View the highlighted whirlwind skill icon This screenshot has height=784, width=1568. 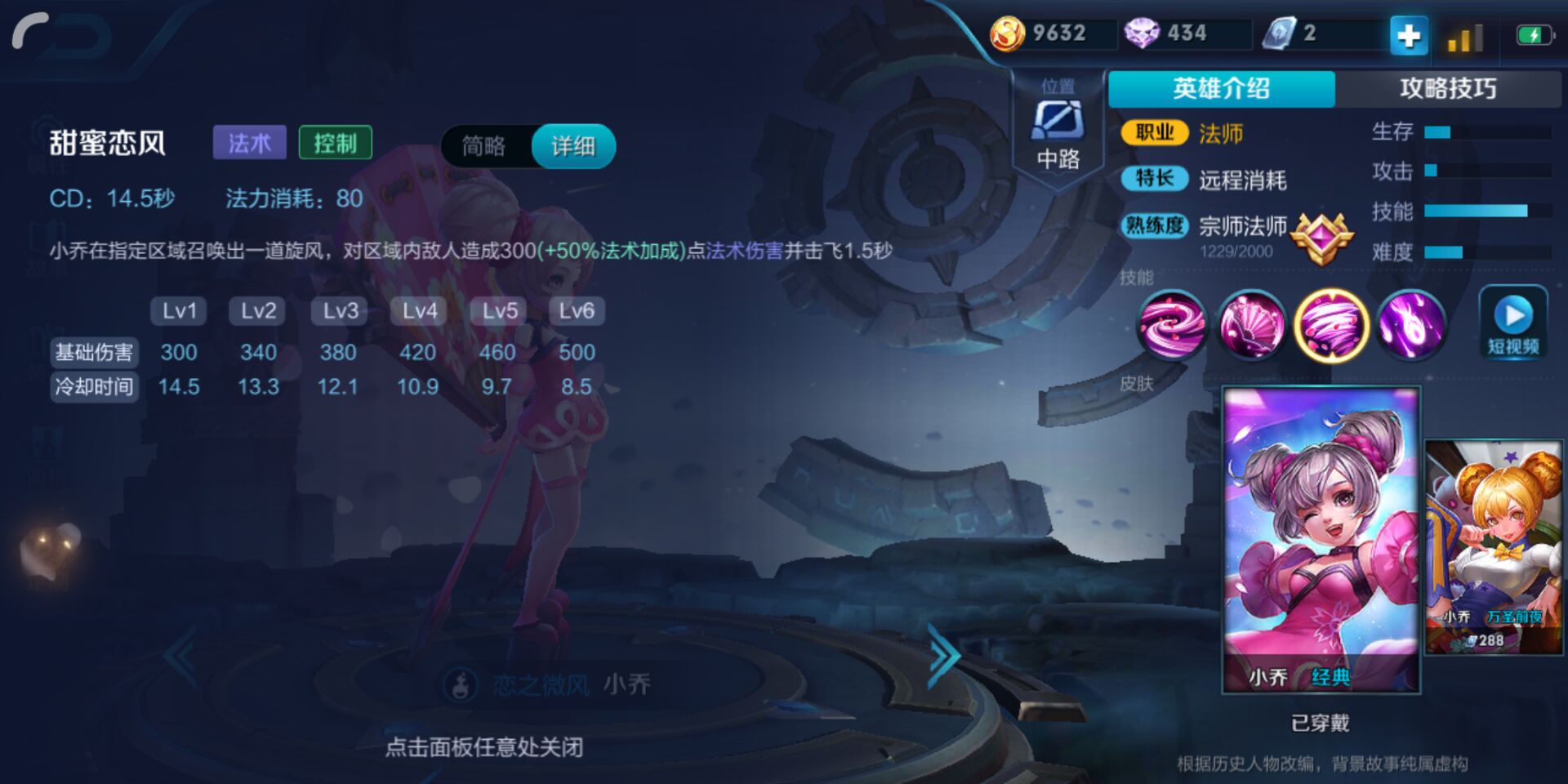tap(1332, 327)
